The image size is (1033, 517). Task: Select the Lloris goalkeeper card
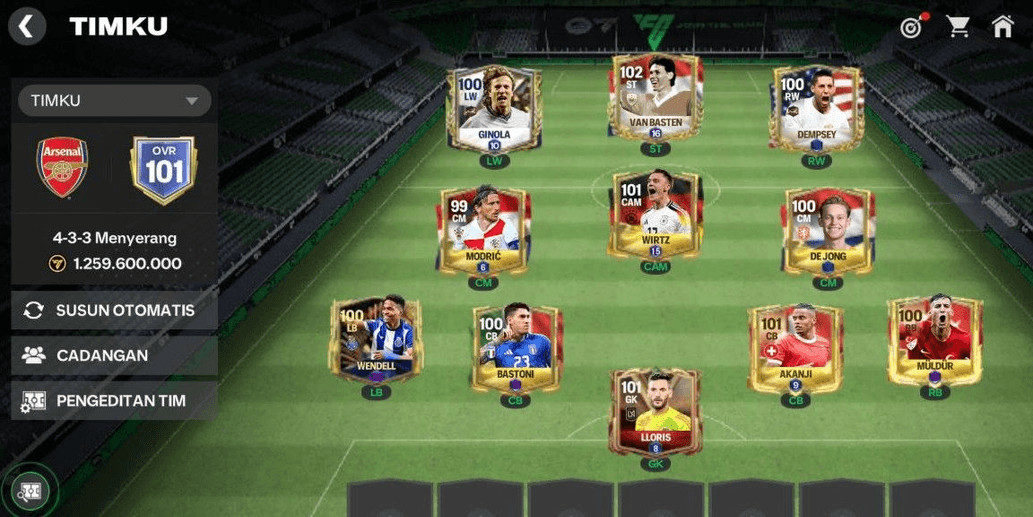point(656,410)
